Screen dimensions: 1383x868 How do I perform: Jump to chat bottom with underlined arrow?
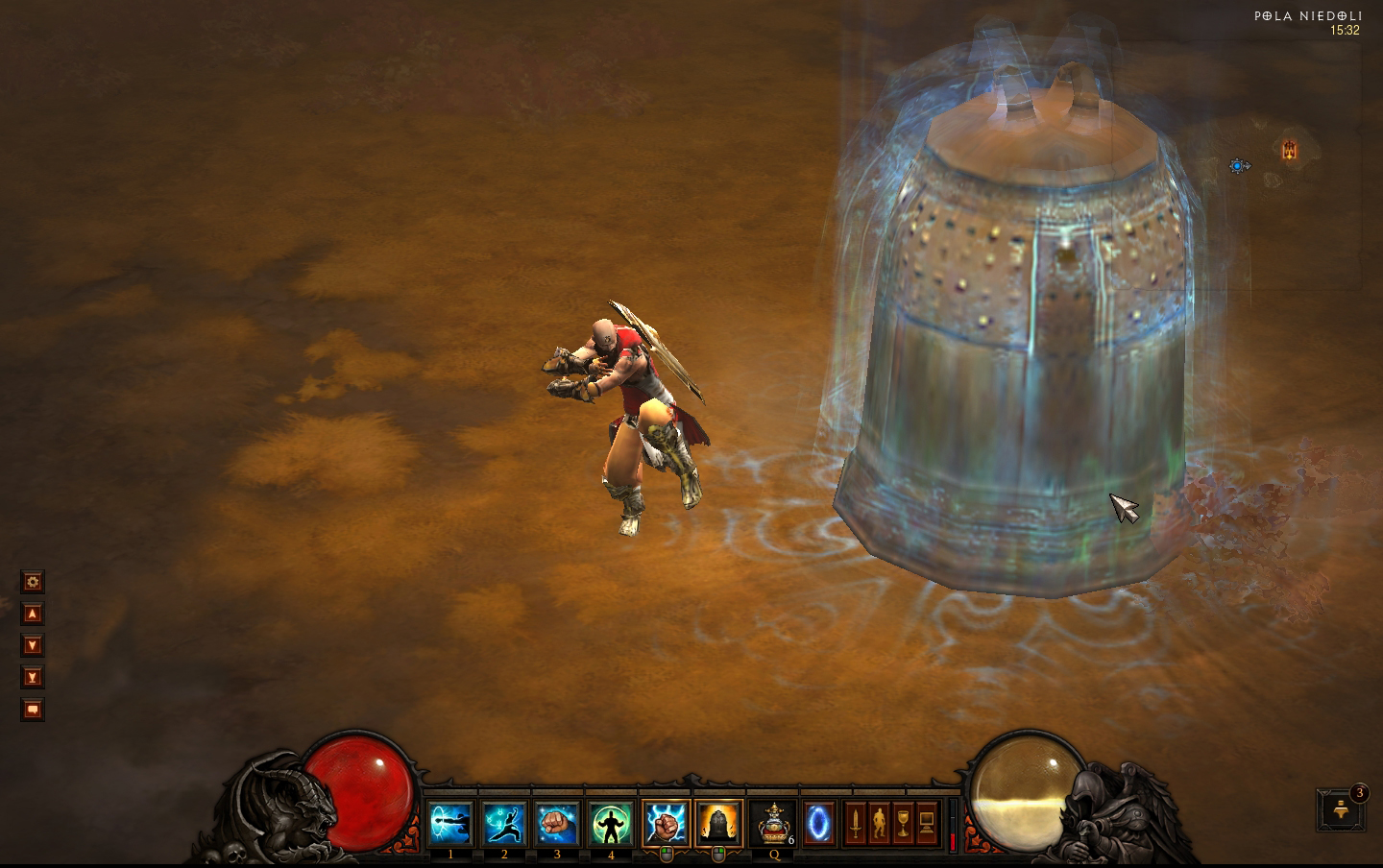coord(33,678)
